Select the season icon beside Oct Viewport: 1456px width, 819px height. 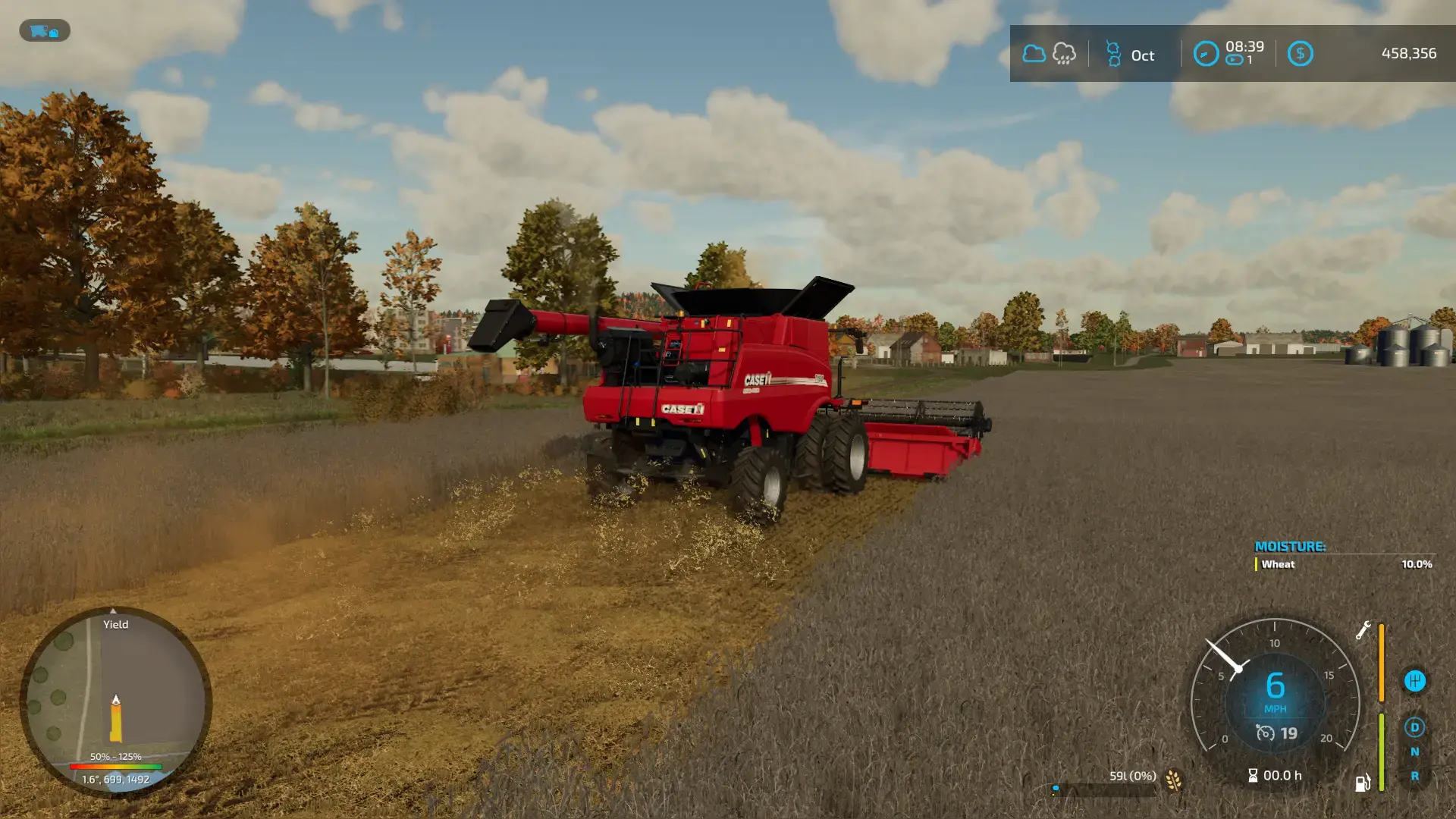1113,54
